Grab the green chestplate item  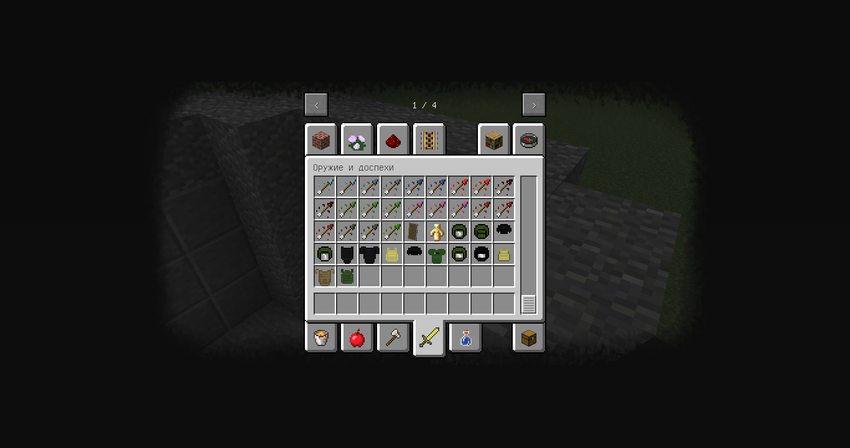[x=437, y=254]
